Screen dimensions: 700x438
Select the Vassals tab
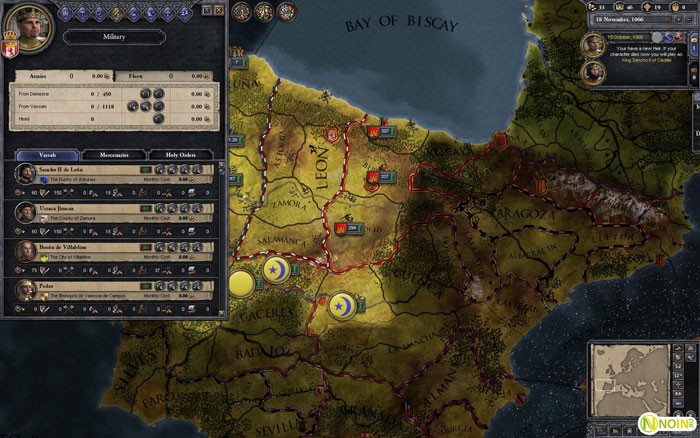click(x=46, y=155)
